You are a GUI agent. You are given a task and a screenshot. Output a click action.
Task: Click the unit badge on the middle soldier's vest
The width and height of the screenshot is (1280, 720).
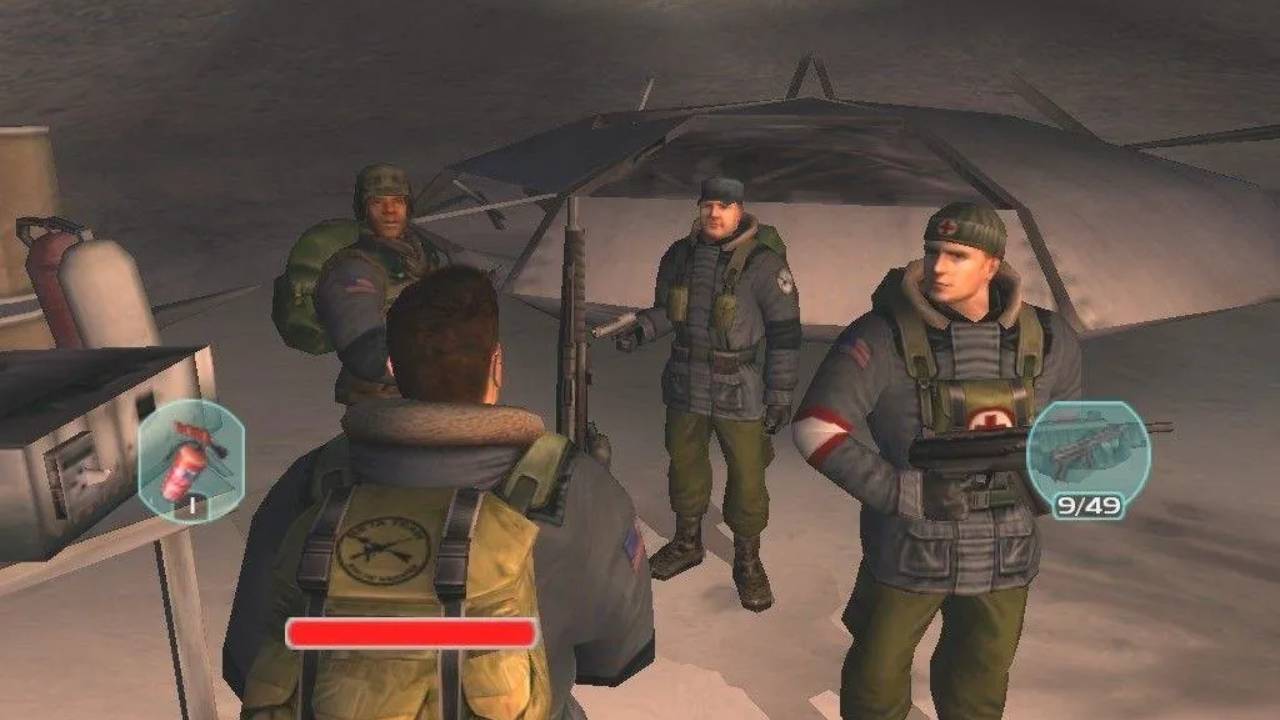[783, 280]
